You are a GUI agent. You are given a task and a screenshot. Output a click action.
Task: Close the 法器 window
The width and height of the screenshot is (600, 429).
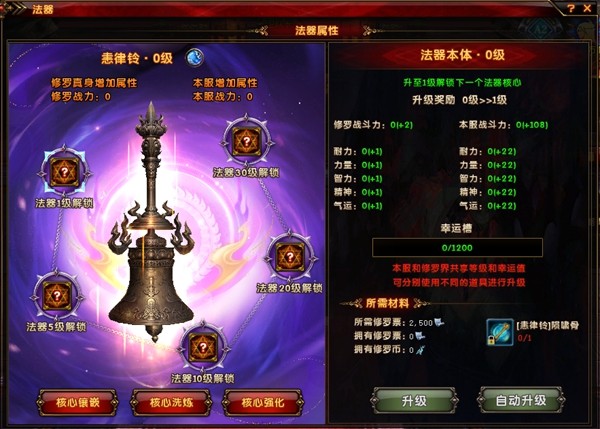[587, 9]
